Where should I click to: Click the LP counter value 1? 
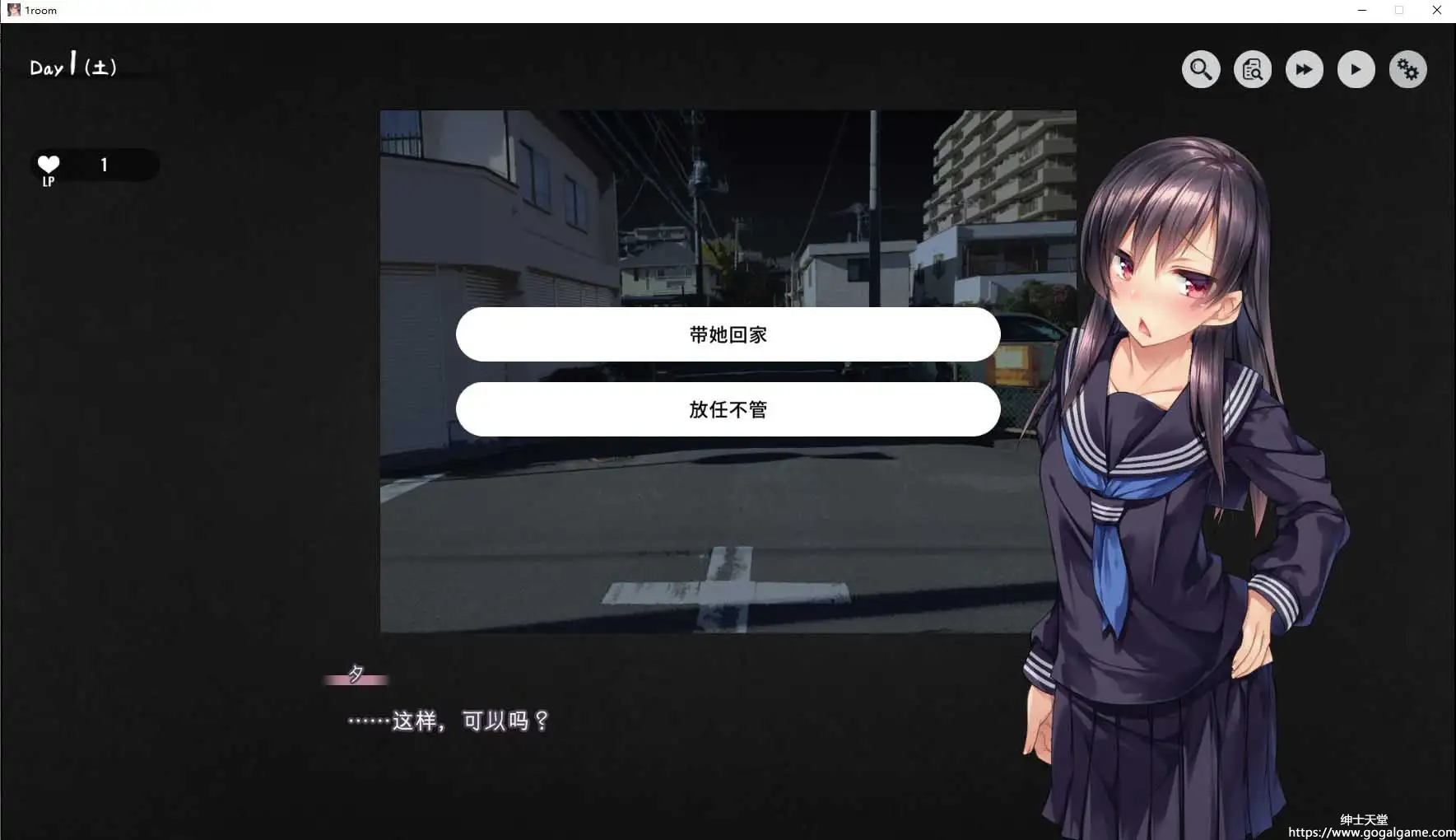(105, 165)
